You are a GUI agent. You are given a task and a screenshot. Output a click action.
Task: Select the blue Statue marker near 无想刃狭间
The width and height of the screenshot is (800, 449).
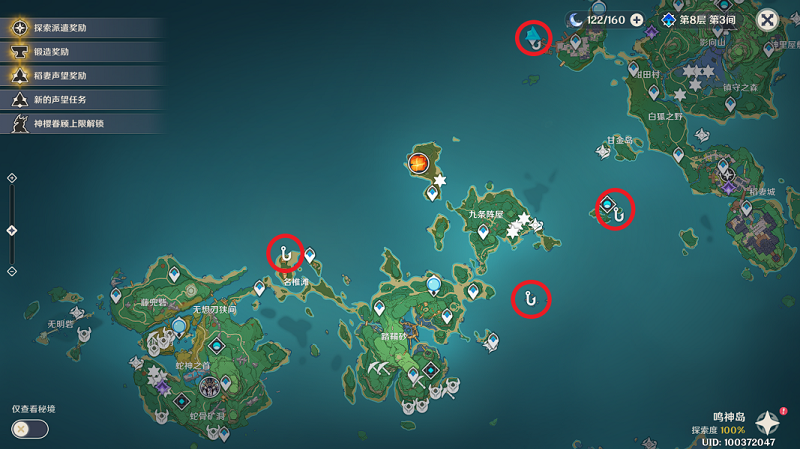(x=179, y=326)
